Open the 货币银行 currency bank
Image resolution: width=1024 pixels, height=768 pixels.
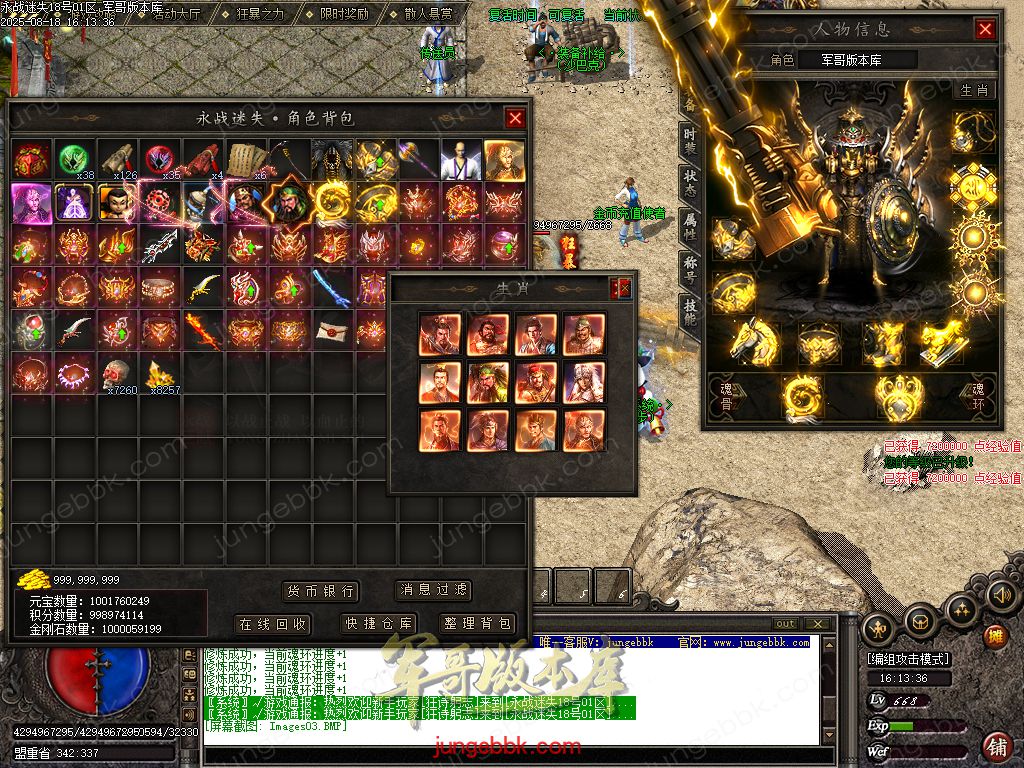[x=320, y=591]
